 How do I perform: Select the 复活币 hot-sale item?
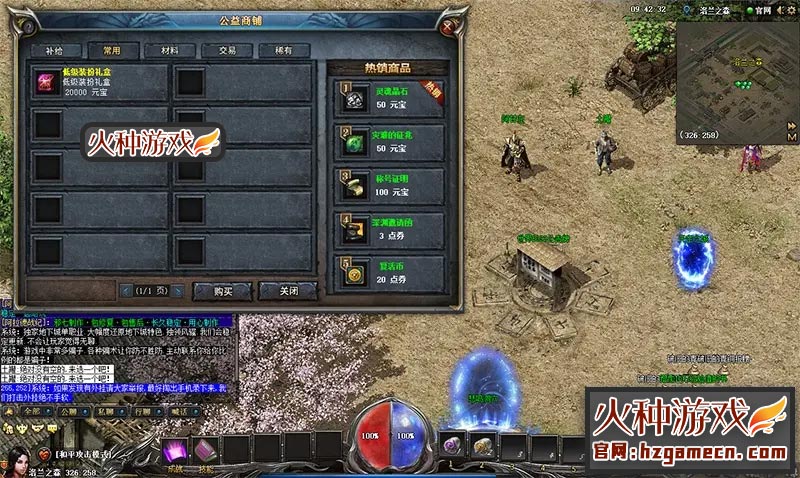(x=385, y=272)
